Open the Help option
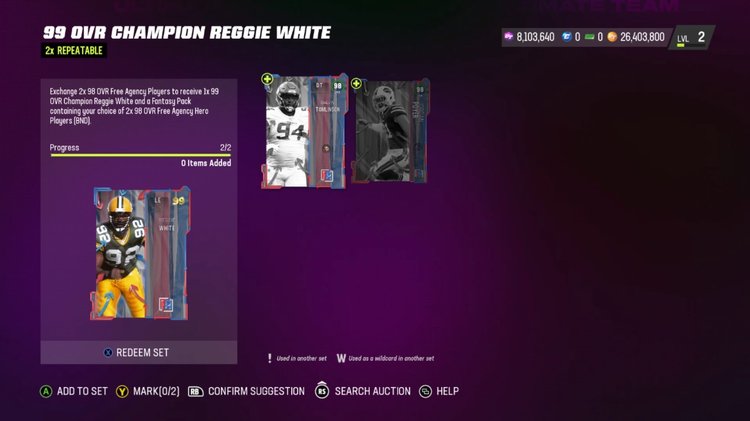Screen dimensions: 750x421 [x=440, y=391]
